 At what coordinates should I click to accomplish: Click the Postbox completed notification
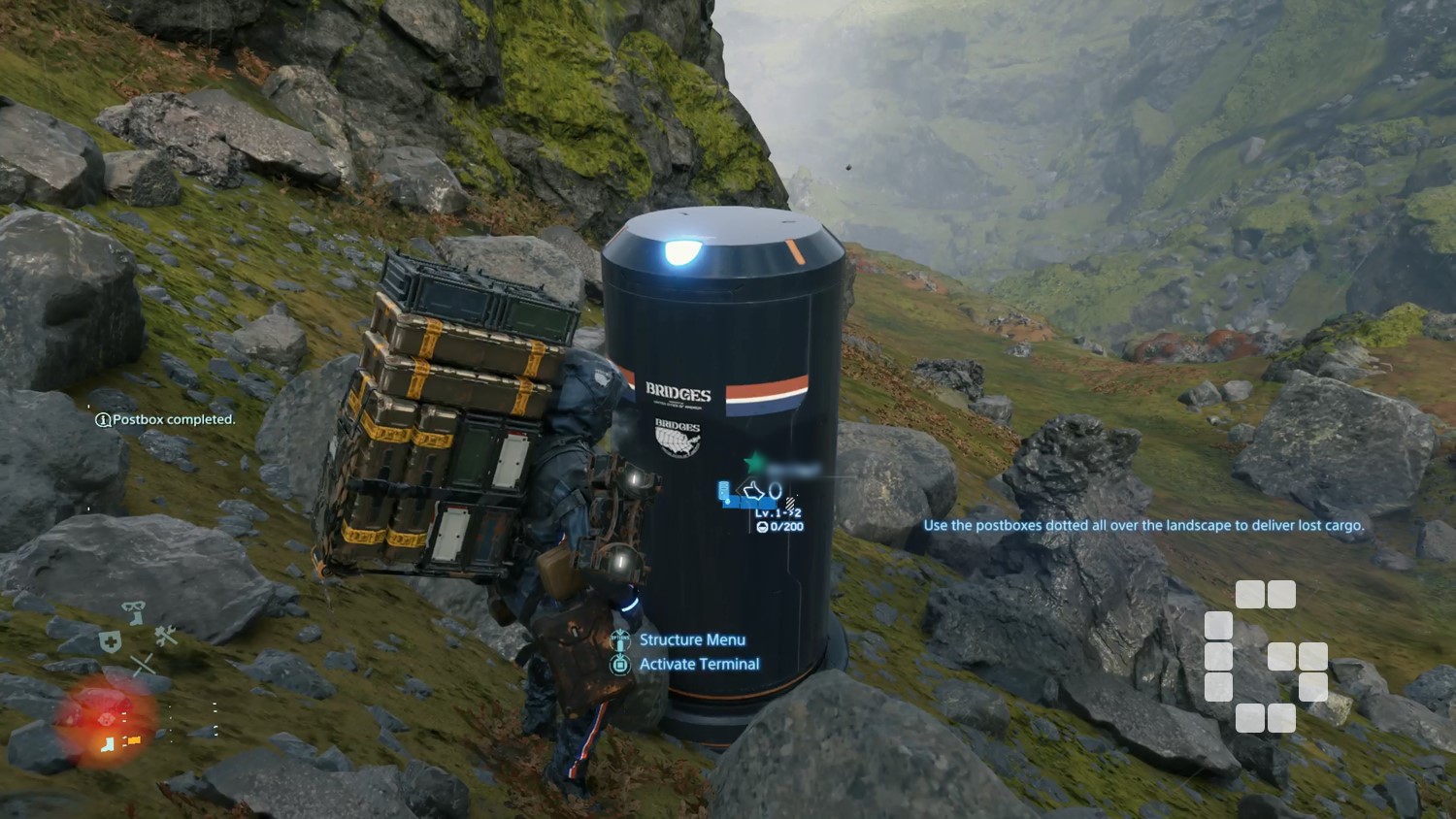pyautogui.click(x=165, y=419)
